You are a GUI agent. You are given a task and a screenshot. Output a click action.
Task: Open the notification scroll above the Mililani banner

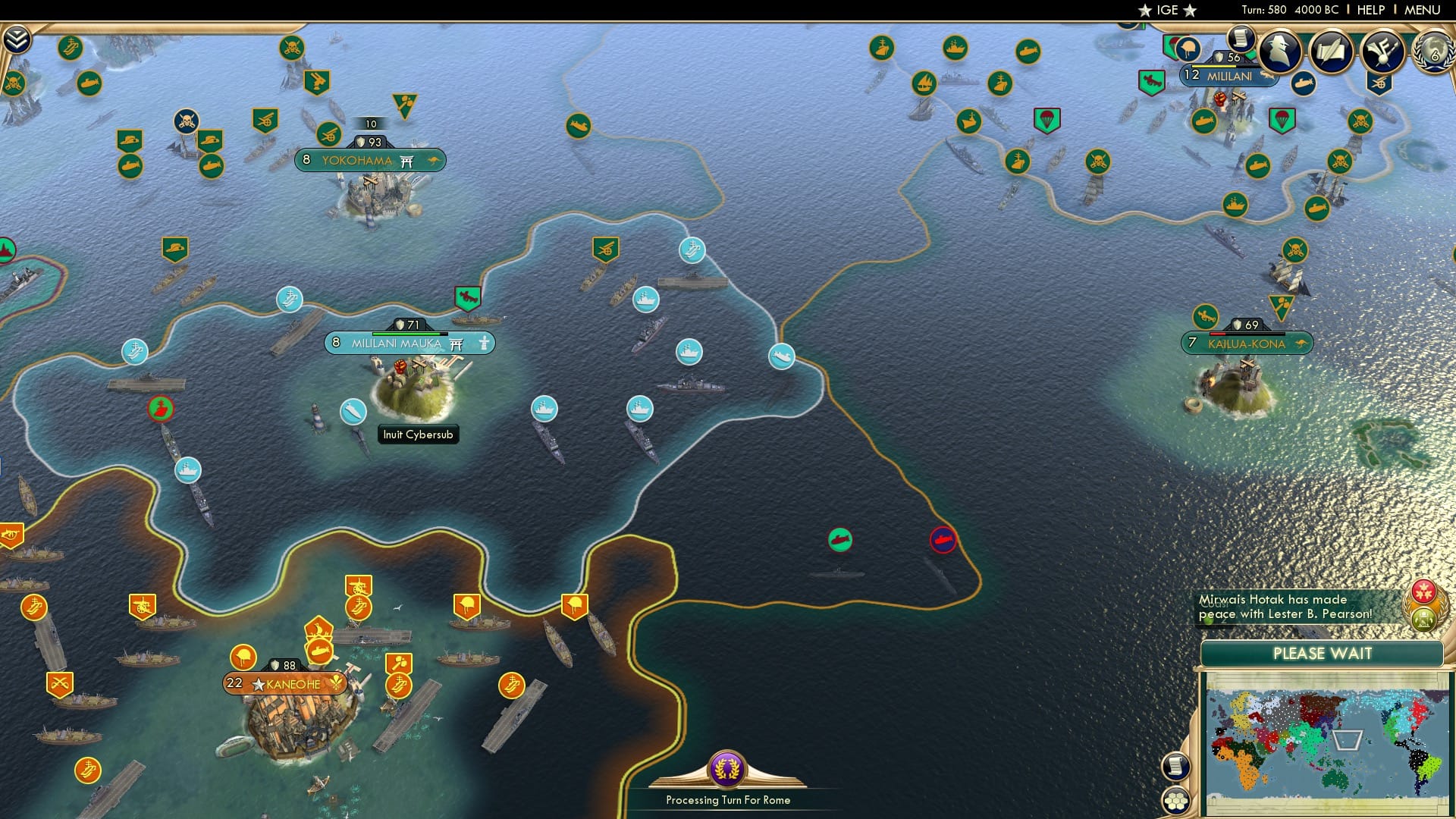[1241, 40]
